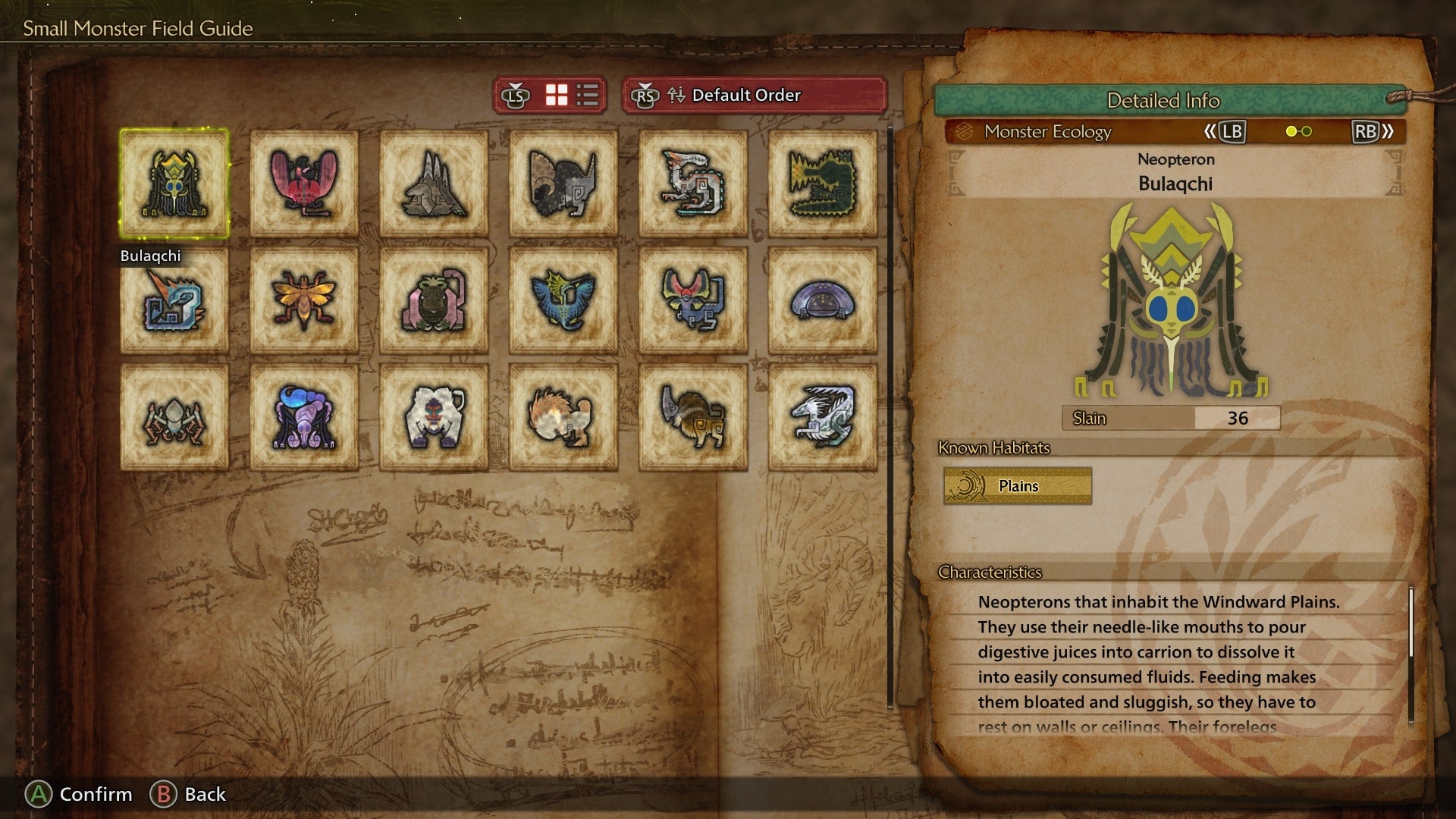
Task: Select the brown horned beast tile
Action: coord(693,417)
